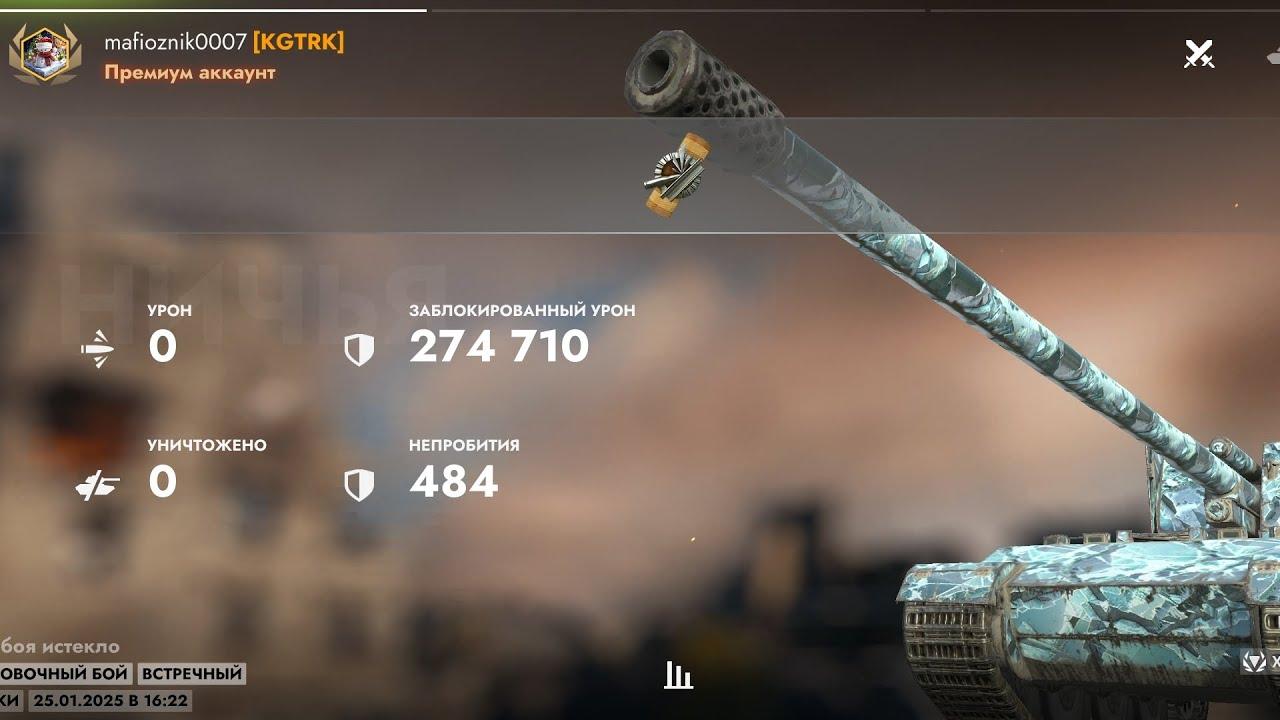Open mafioznik0007's player avatar
The image size is (1280, 720).
[x=45, y=54]
